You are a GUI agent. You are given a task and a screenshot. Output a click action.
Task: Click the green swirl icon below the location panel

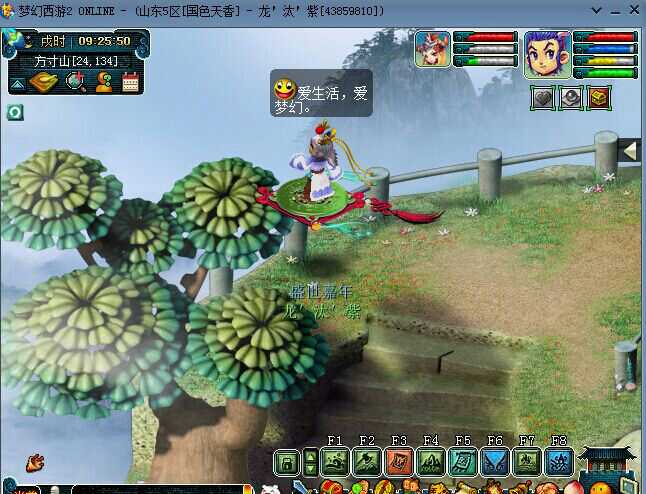[15, 112]
